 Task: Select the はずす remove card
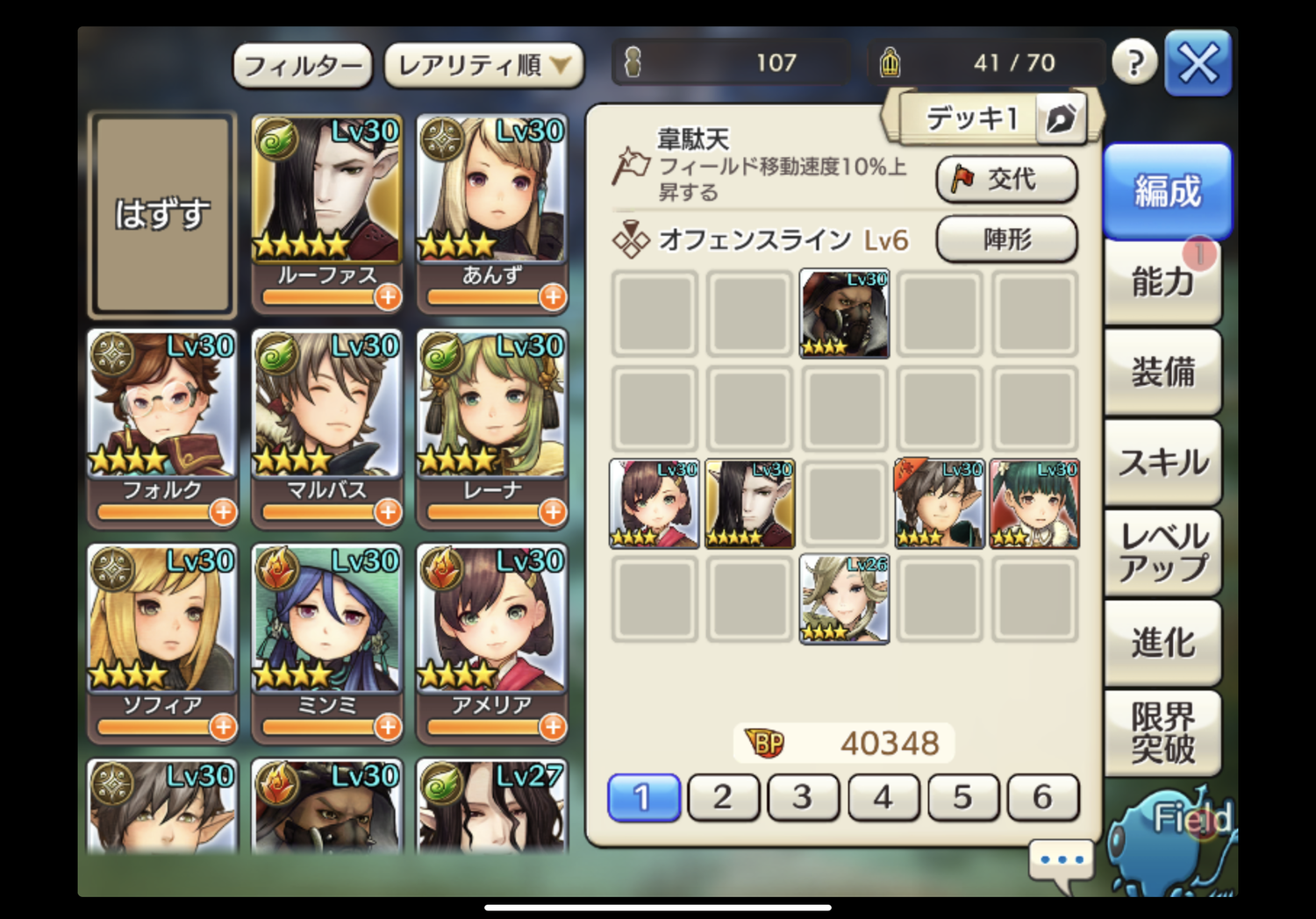[x=162, y=214]
